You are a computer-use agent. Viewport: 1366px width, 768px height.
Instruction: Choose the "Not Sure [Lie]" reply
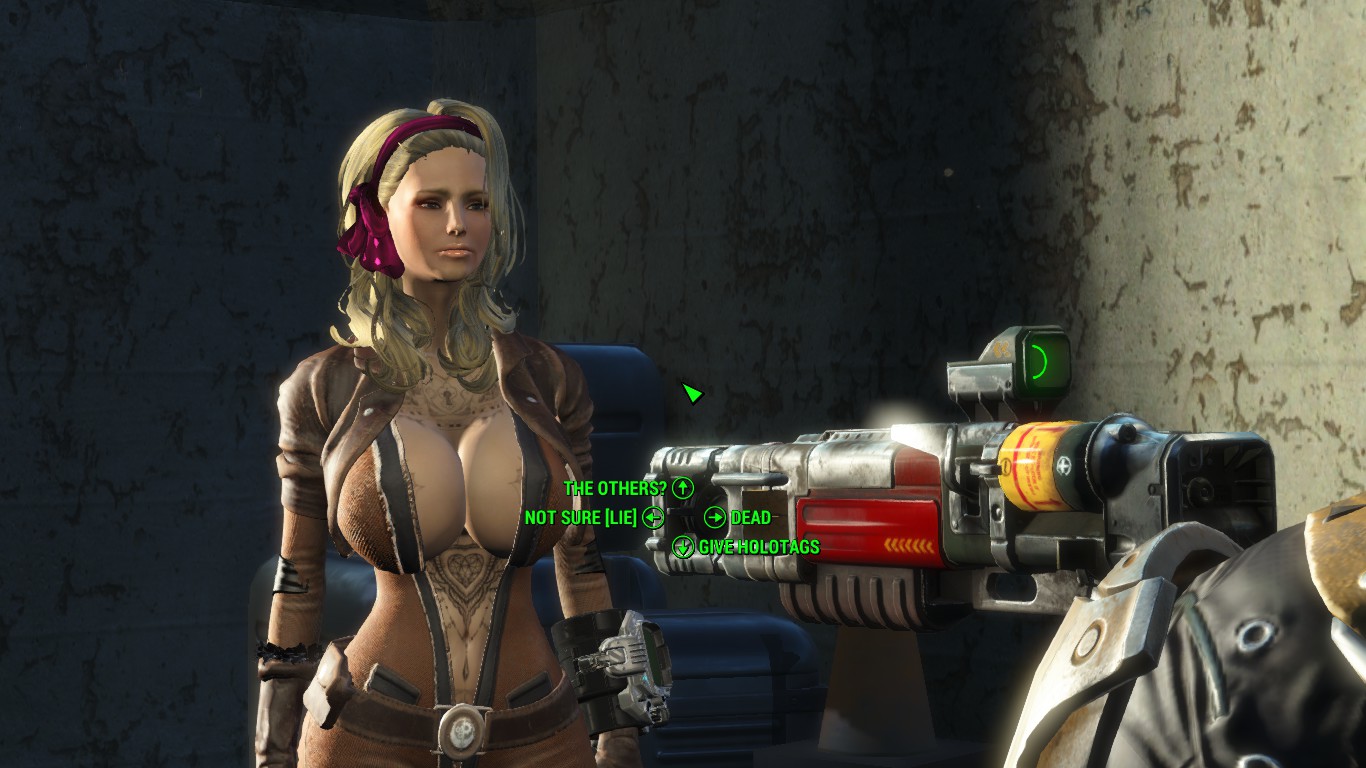581,517
